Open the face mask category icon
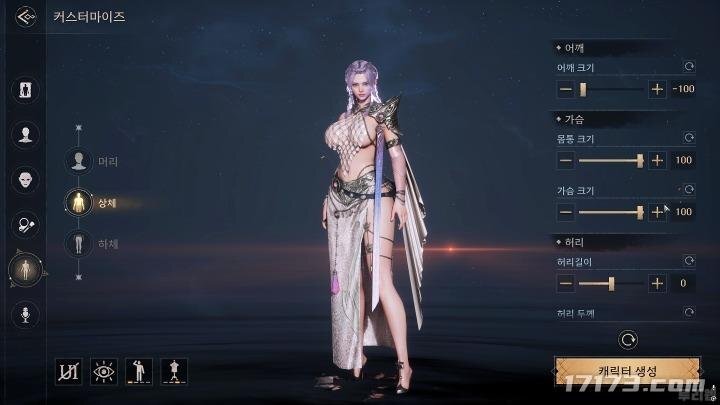Image resolution: width=720 pixels, height=405 pixels. (x=24, y=179)
